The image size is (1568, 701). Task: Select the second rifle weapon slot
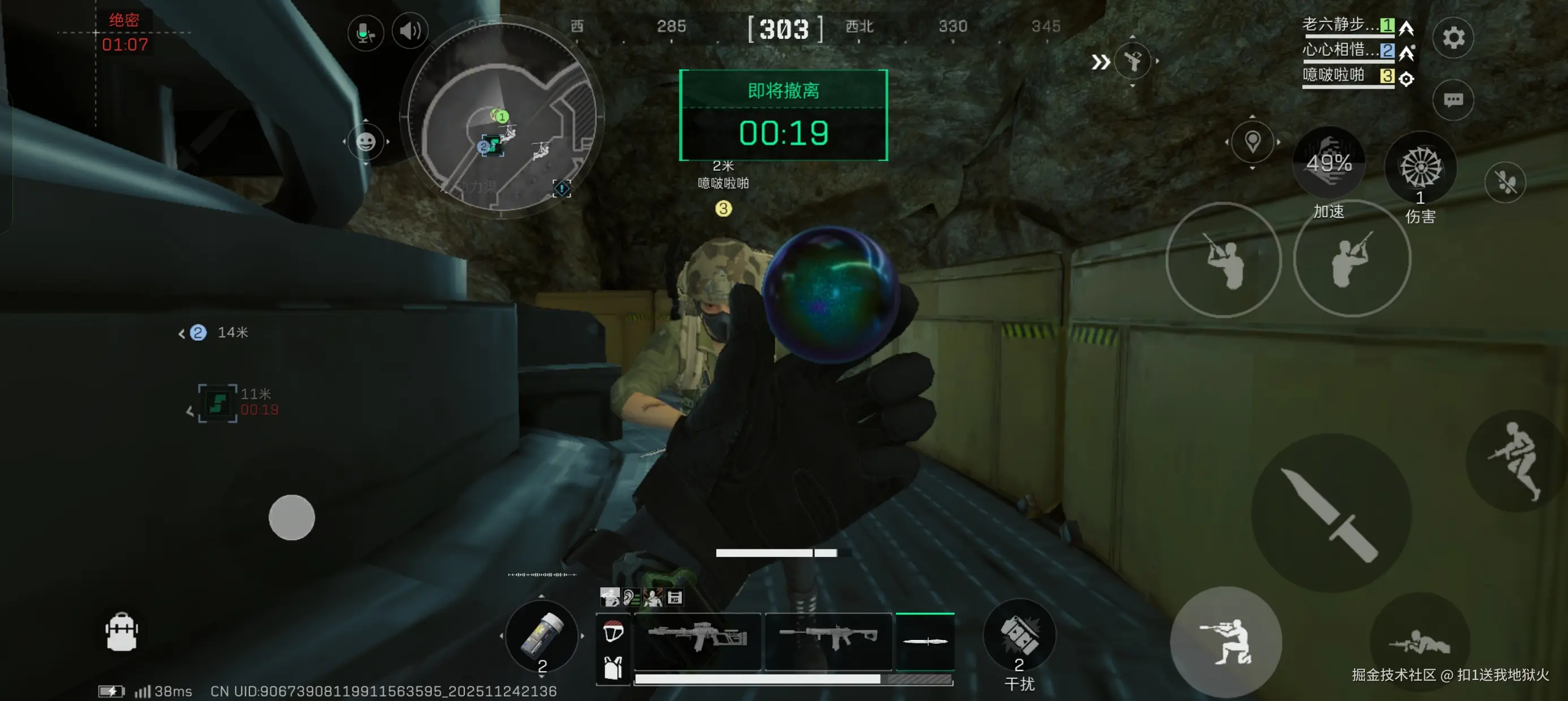tap(828, 639)
